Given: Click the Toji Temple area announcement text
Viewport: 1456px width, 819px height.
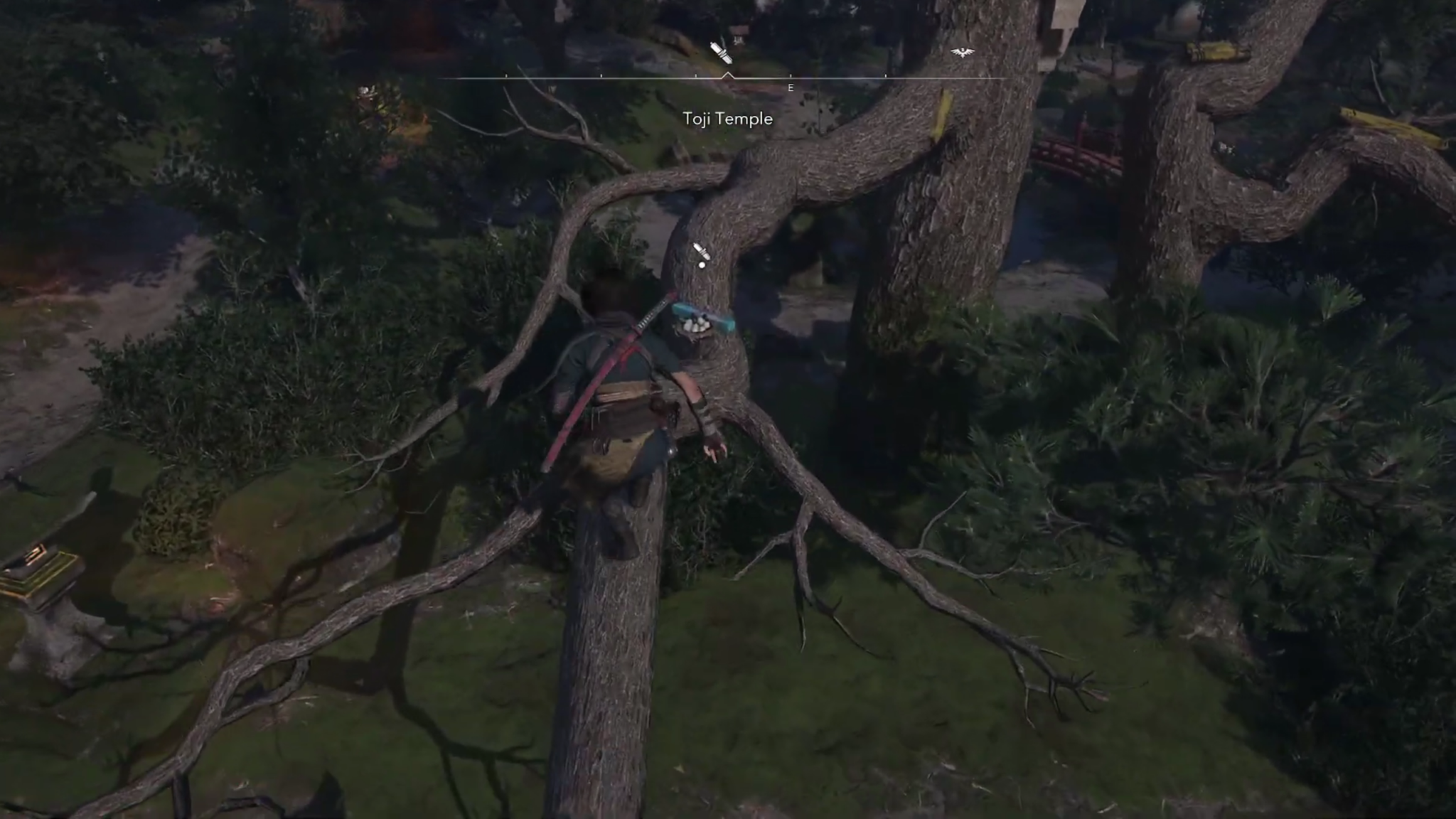Looking at the screenshot, I should pos(729,119).
